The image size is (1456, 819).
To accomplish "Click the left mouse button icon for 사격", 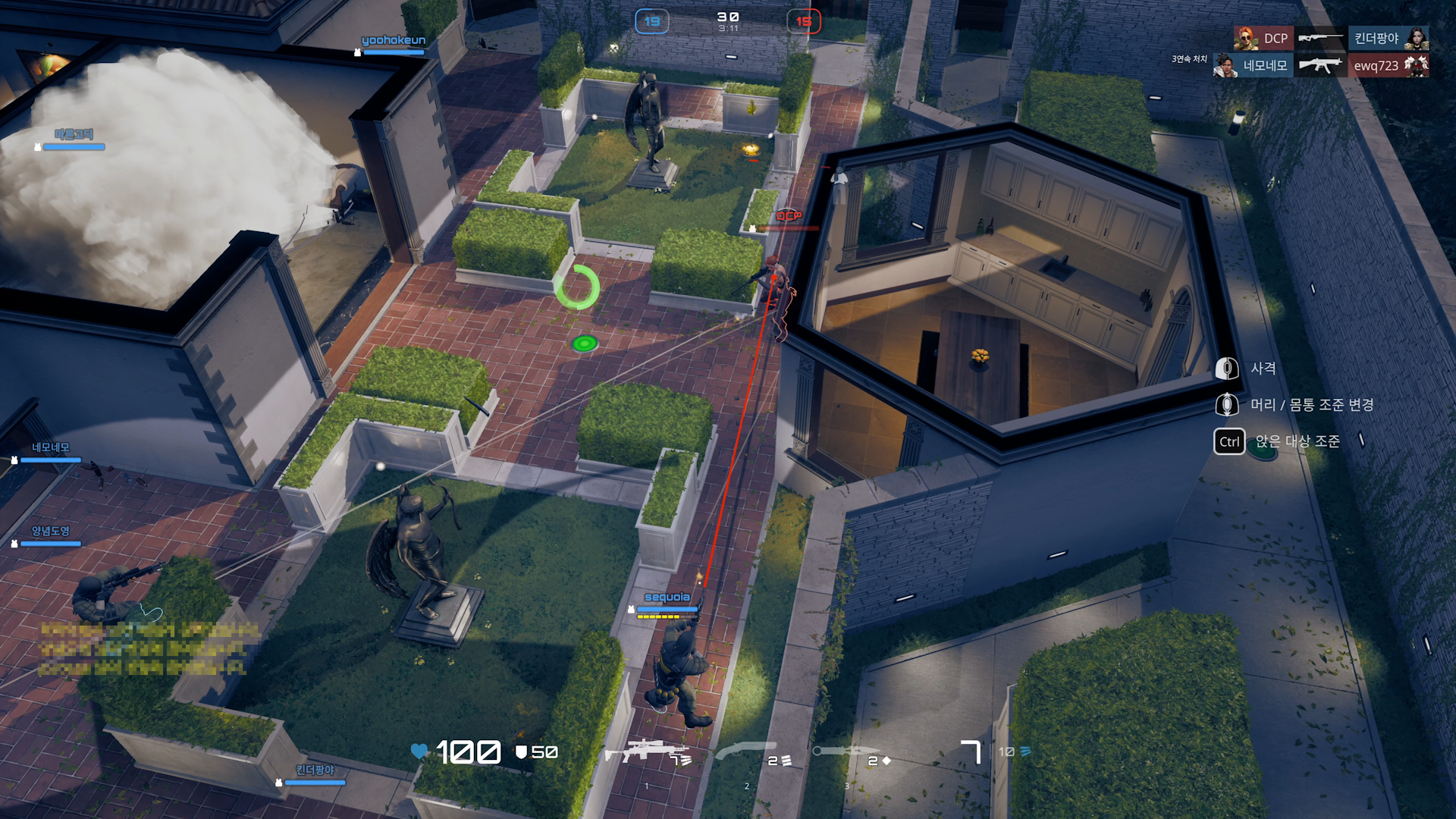I will 1228,369.
